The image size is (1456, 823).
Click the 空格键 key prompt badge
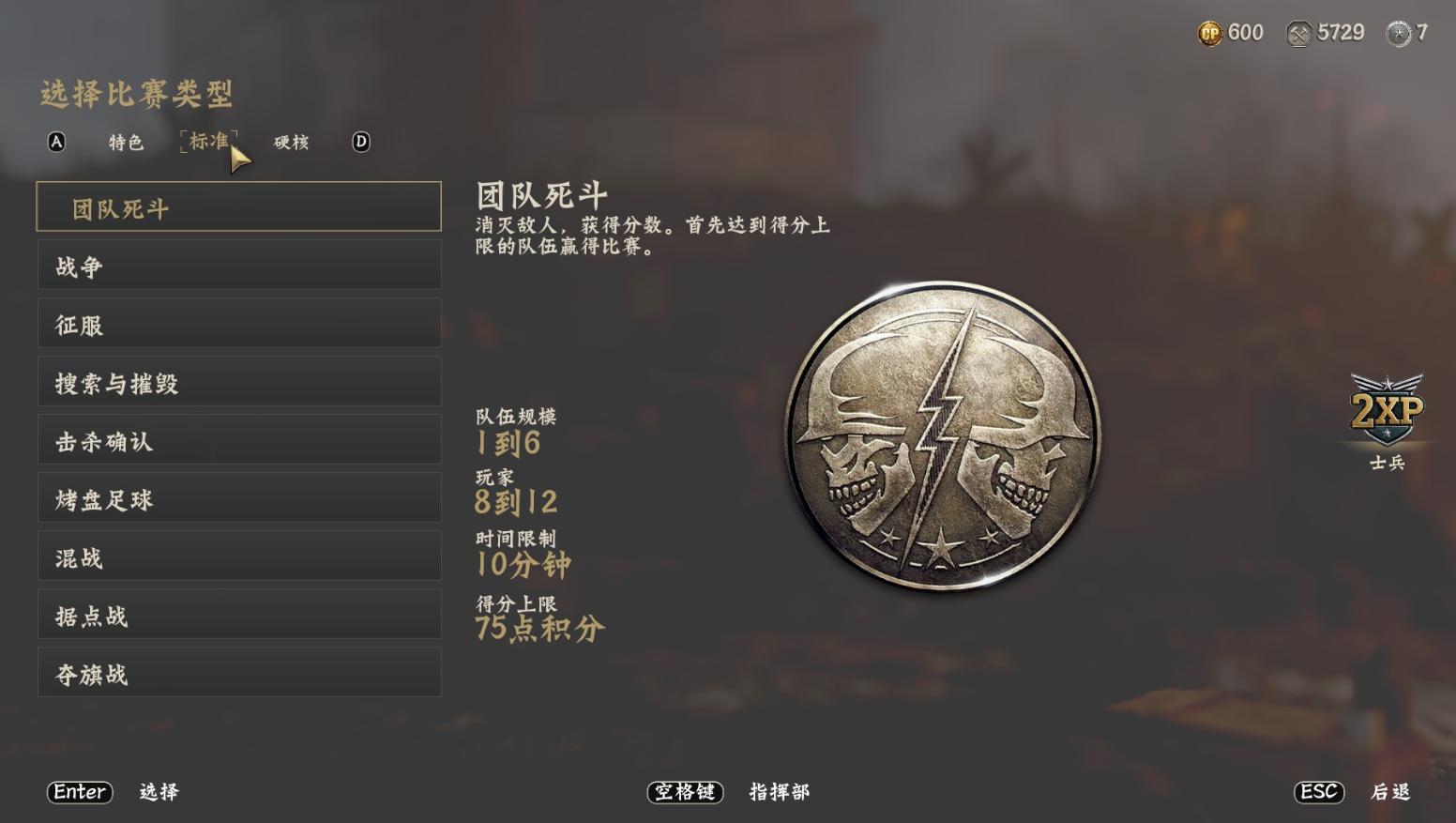point(684,793)
